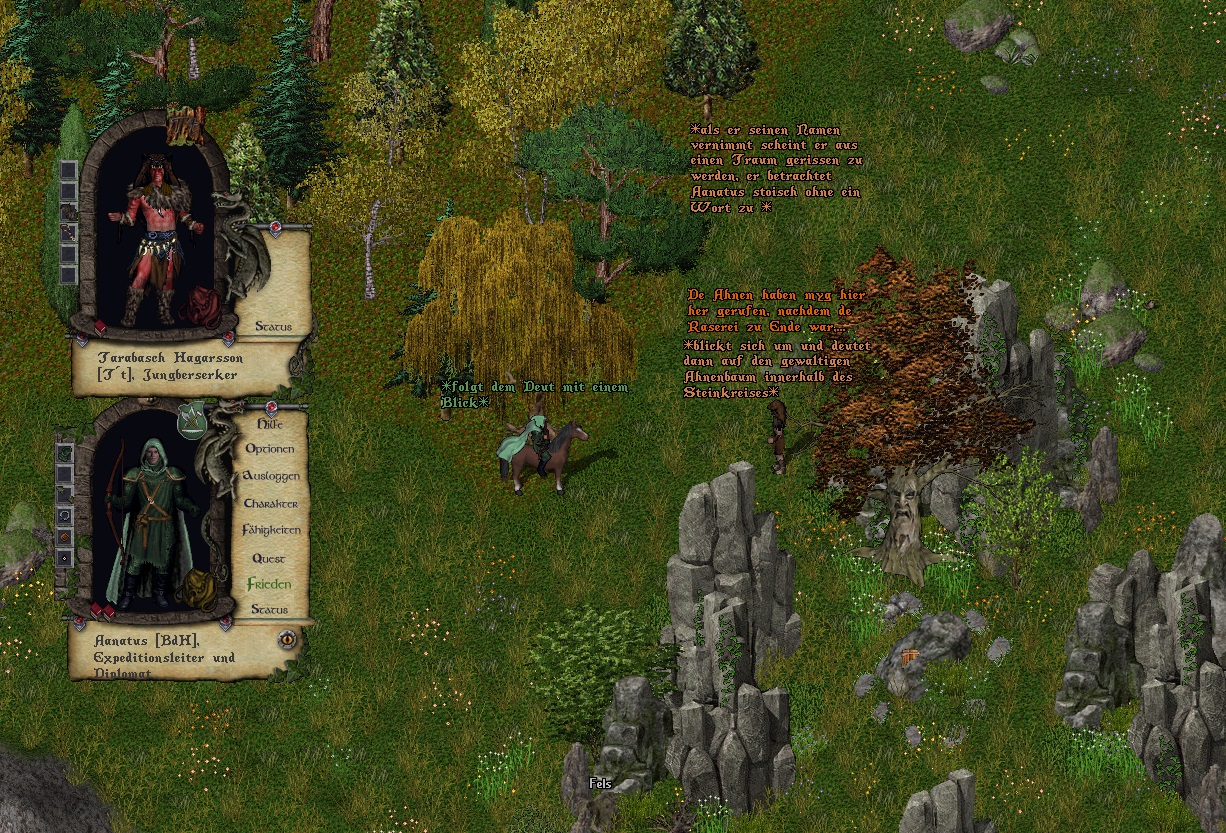
Task: Open the Hilfe help menu
Action: pos(269,424)
